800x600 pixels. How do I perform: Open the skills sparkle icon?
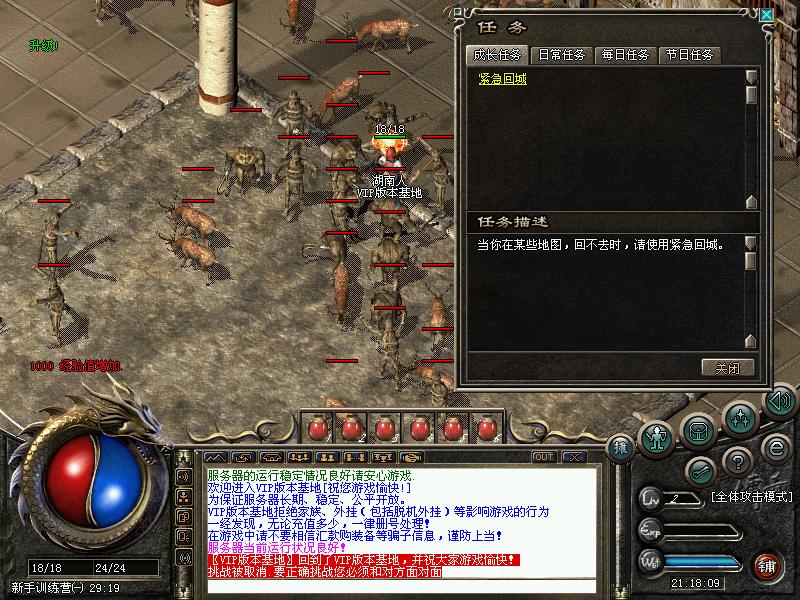coord(740,416)
